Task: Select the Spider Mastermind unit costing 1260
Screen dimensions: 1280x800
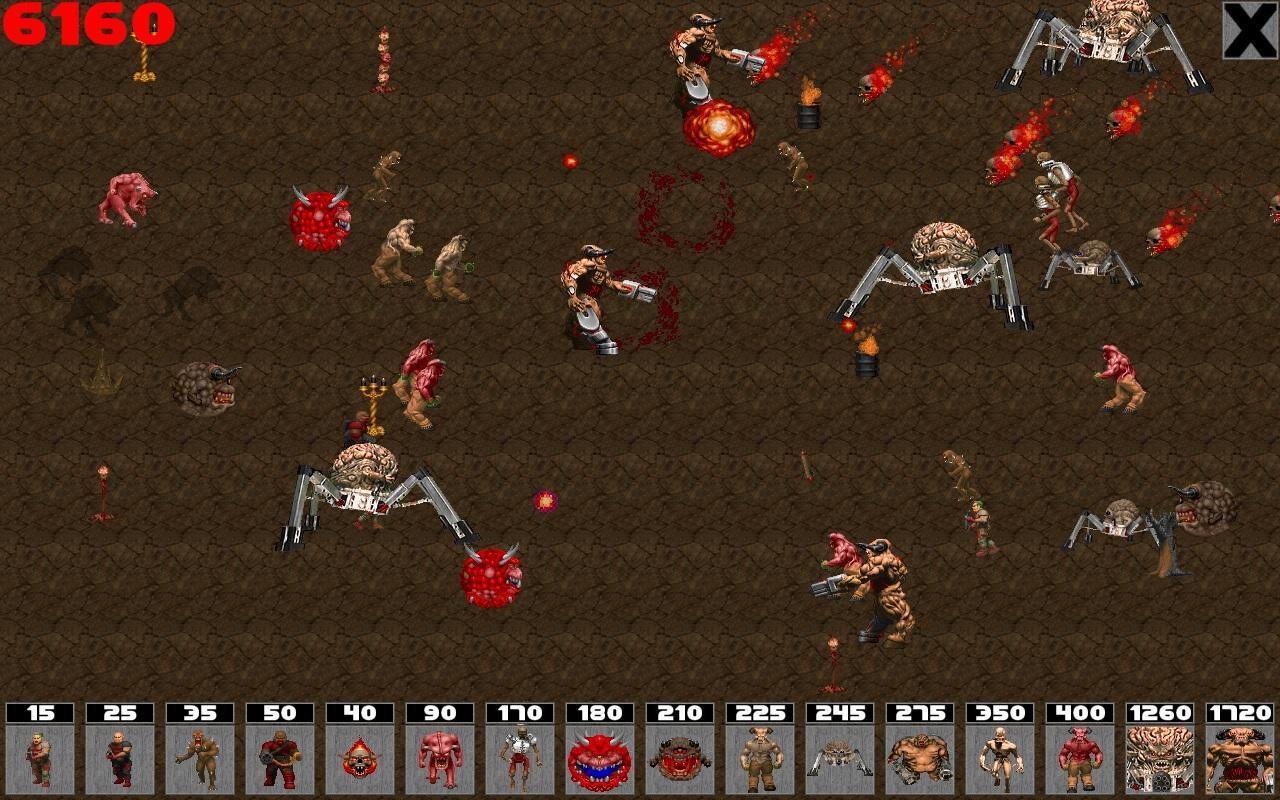Action: tap(1160, 758)
